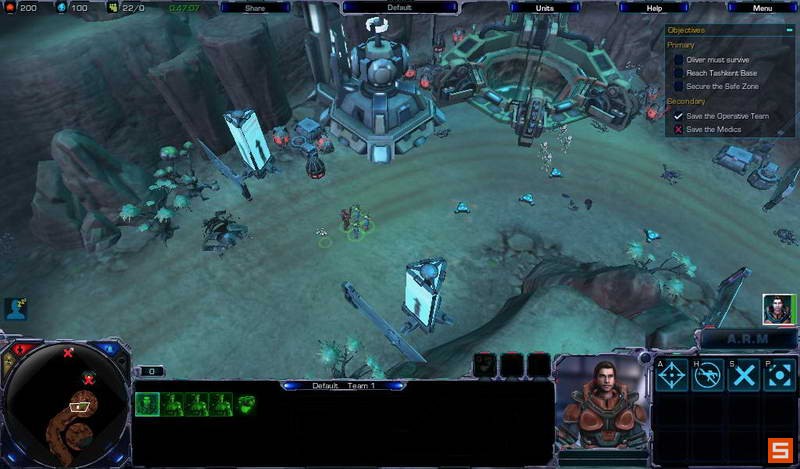This screenshot has height=469, width=800.
Task: Select the 'Save the Operative Team' objective
Action: pyautogui.click(x=728, y=116)
